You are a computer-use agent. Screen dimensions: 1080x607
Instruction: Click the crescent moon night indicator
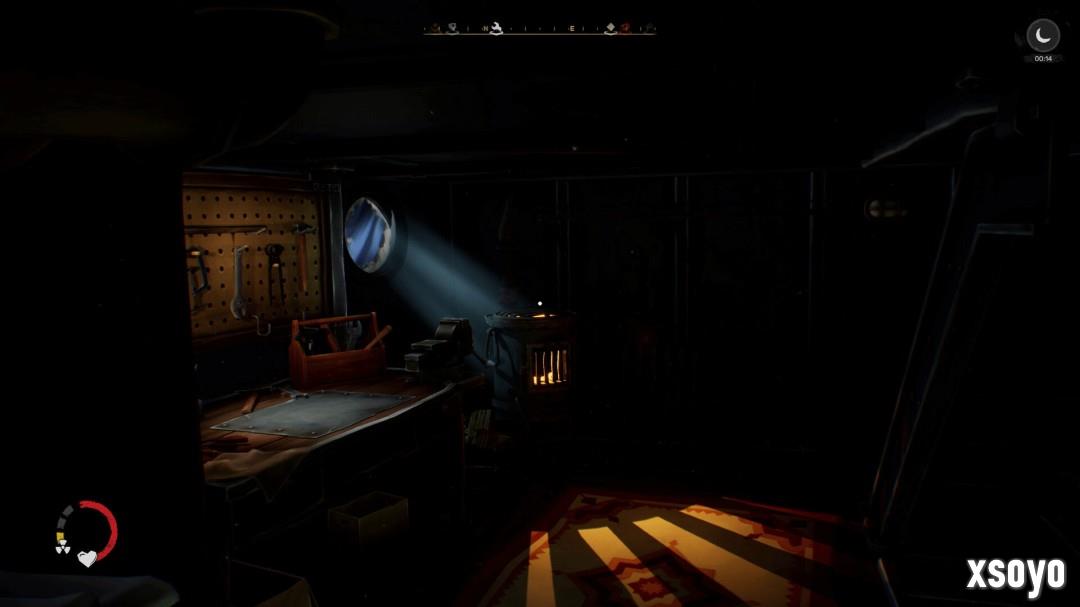click(x=1043, y=36)
